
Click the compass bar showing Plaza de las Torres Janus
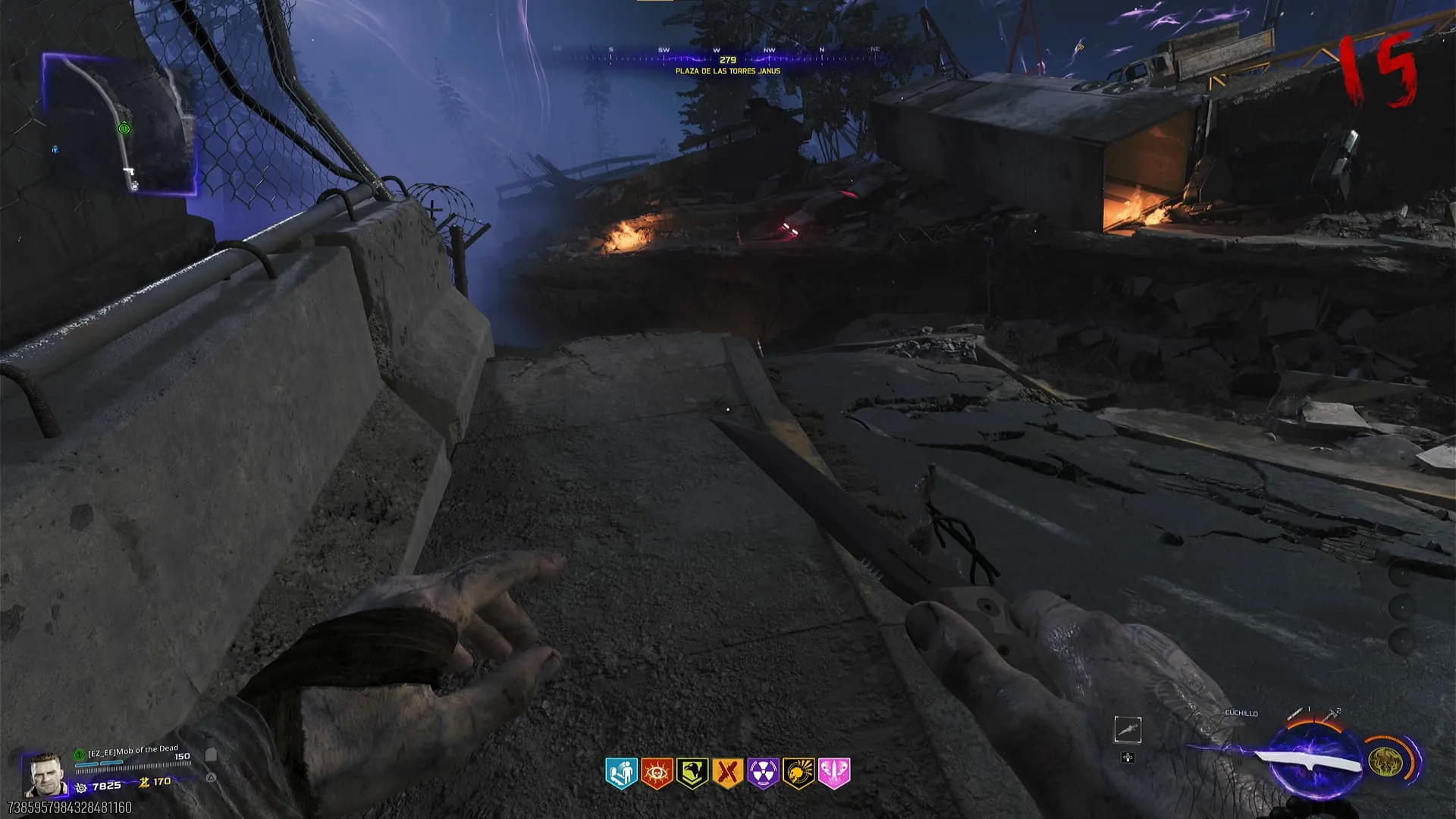tap(727, 59)
